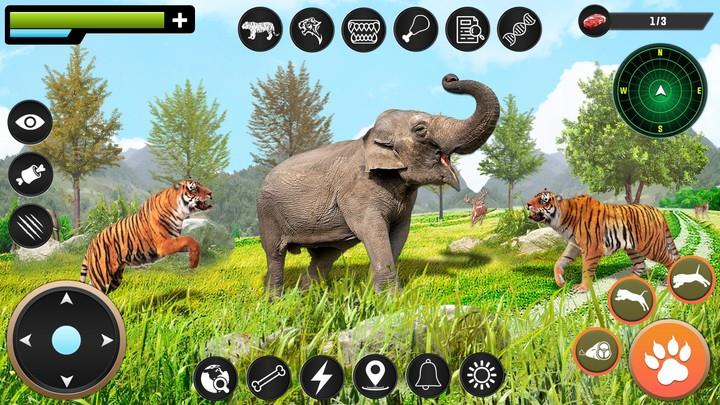Activate the lightning bolt icon
This screenshot has height=405, width=720.
(322, 378)
